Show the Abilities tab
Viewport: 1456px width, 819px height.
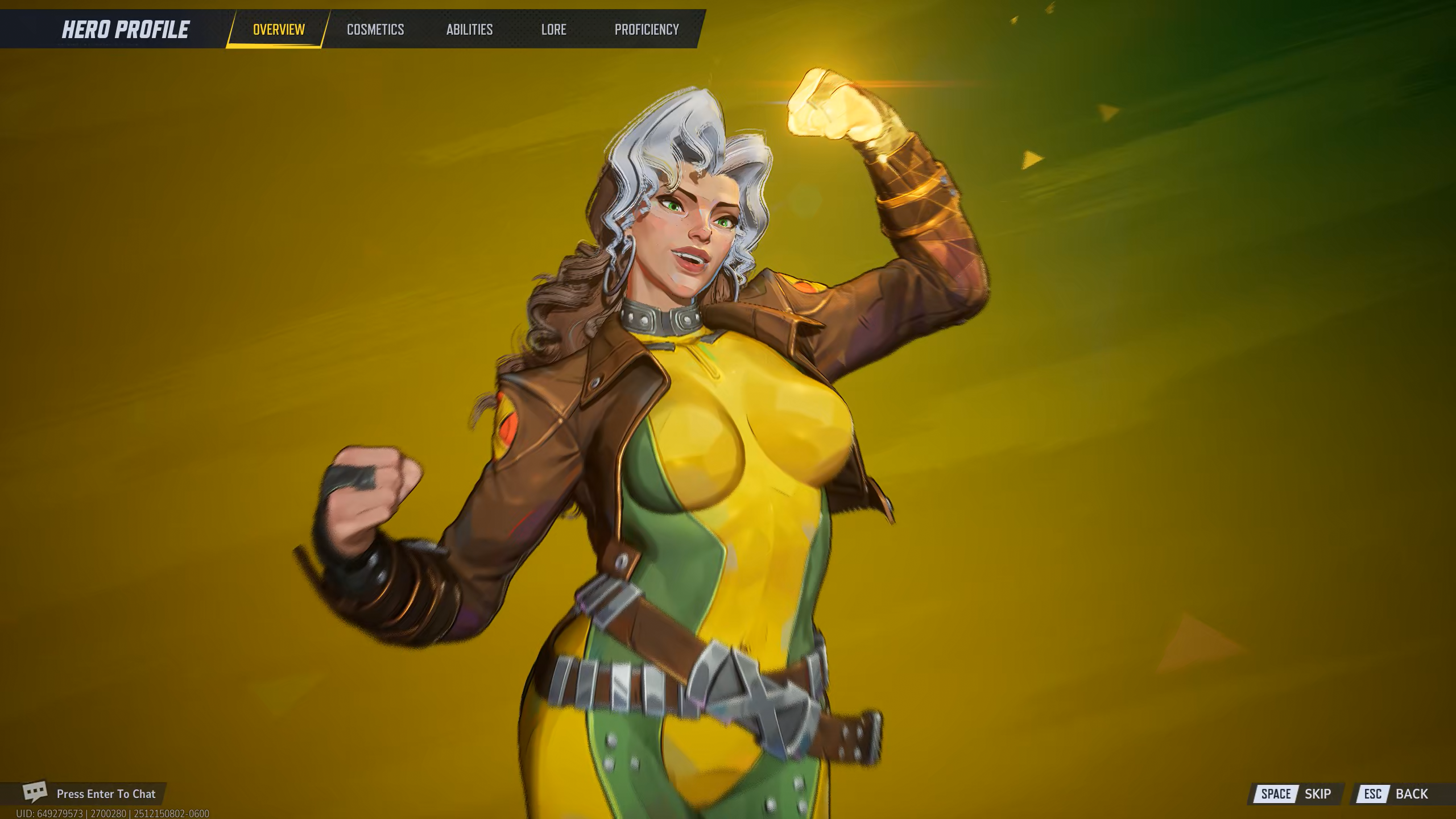(x=469, y=30)
